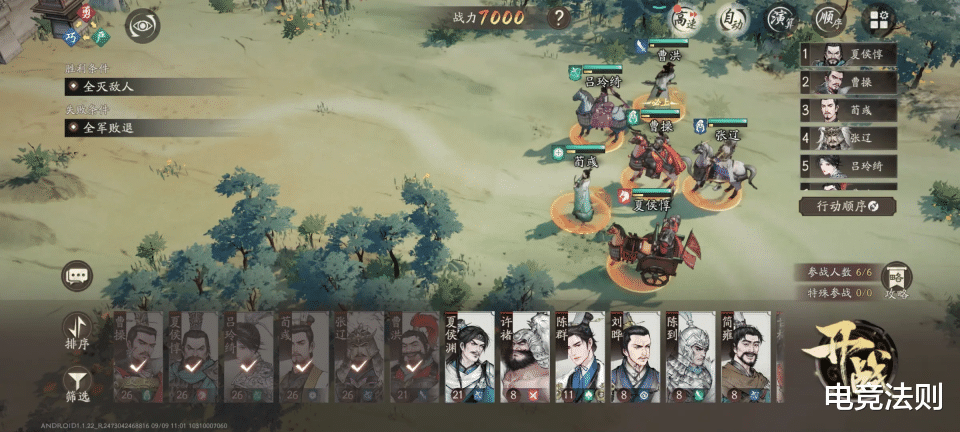Select the 夏侯渊 hero card

(468, 358)
